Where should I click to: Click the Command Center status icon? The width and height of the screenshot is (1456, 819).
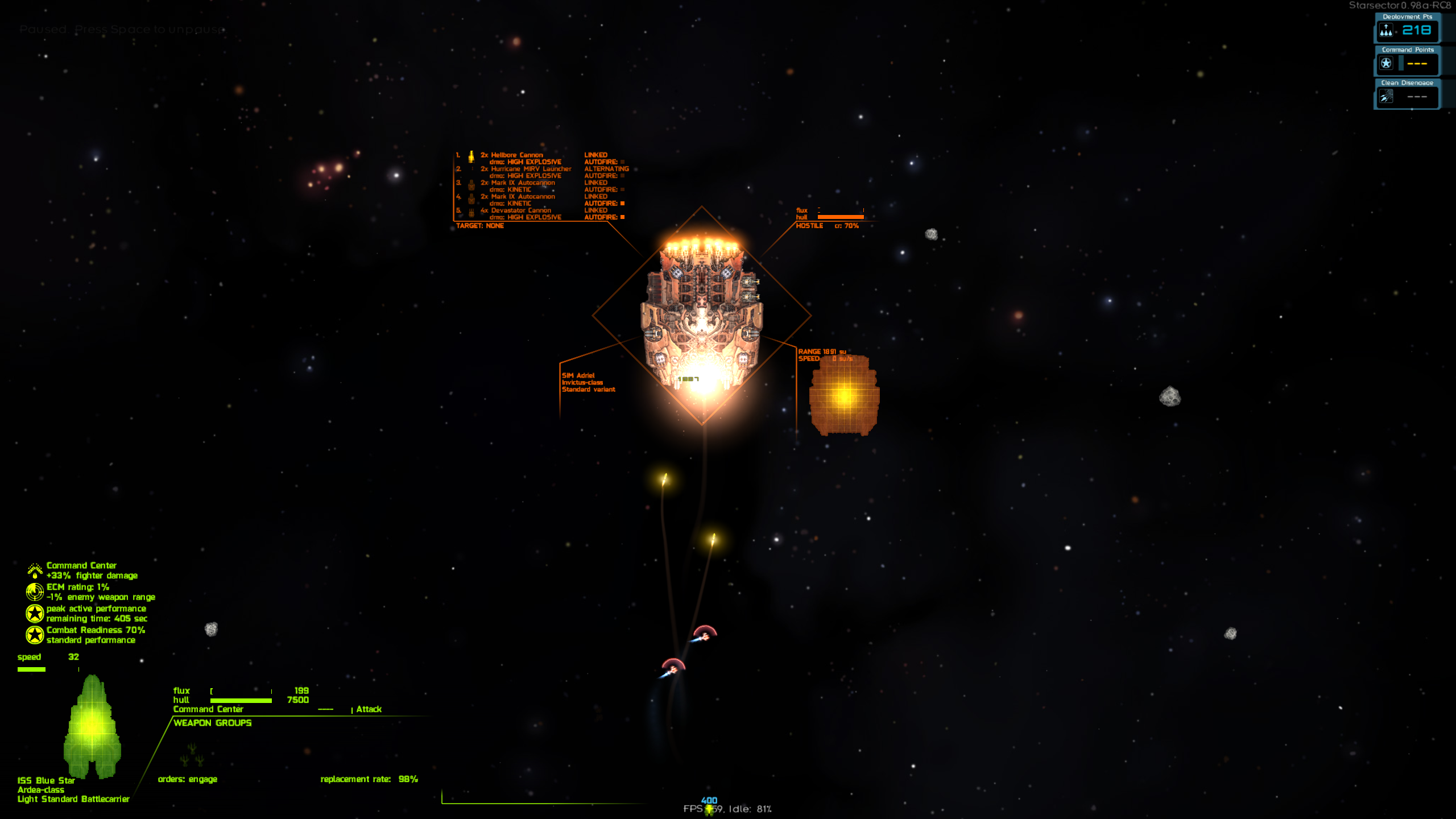[x=35, y=570]
